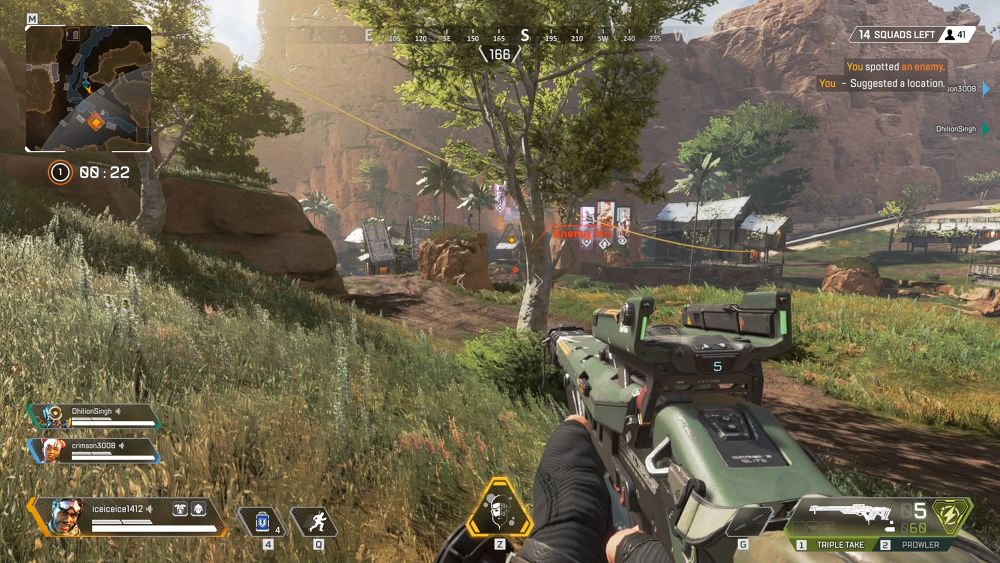Open the minimap

pyautogui.click(x=88, y=88)
